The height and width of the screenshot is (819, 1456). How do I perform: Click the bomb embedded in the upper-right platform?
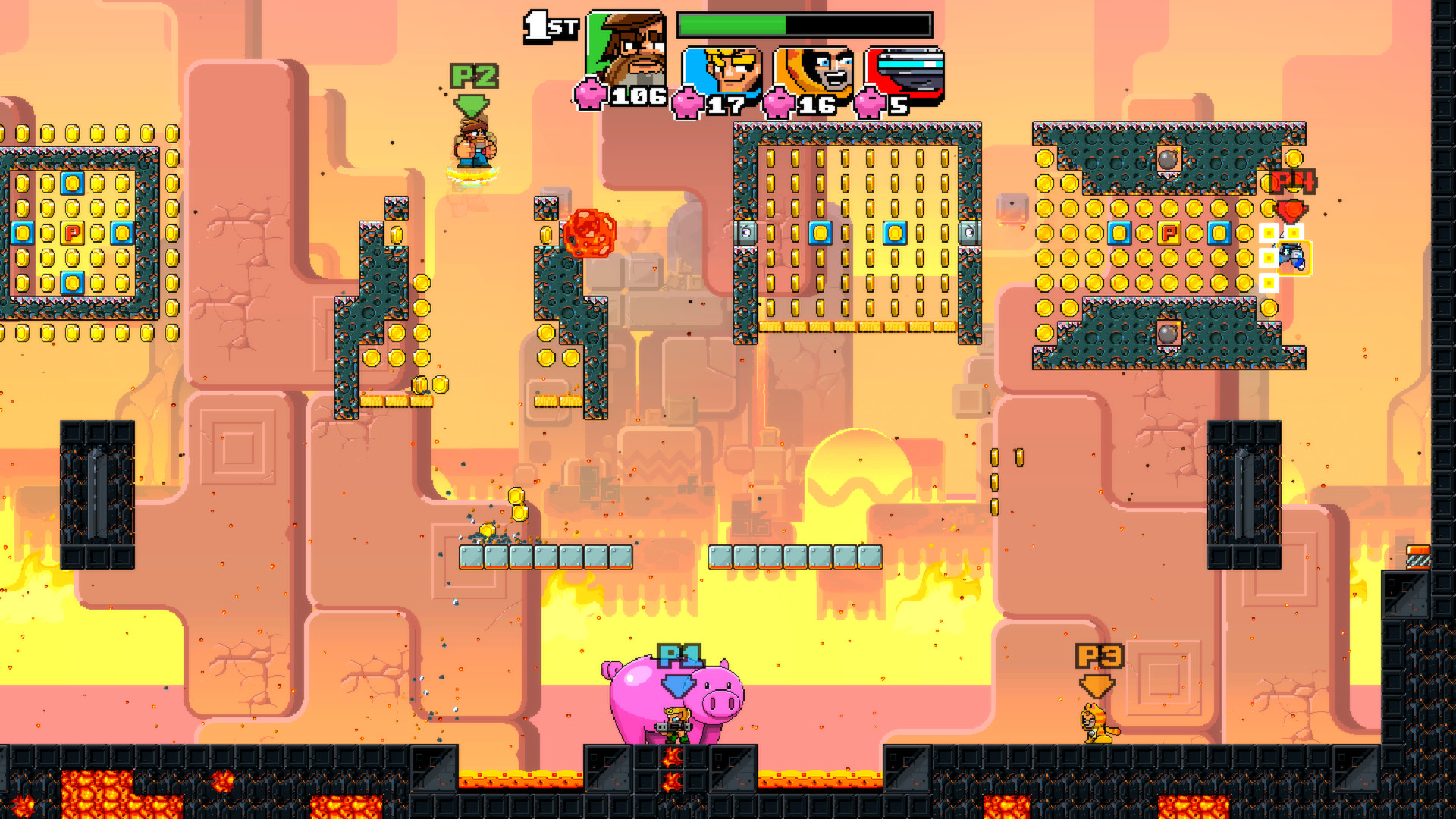pos(1168,156)
